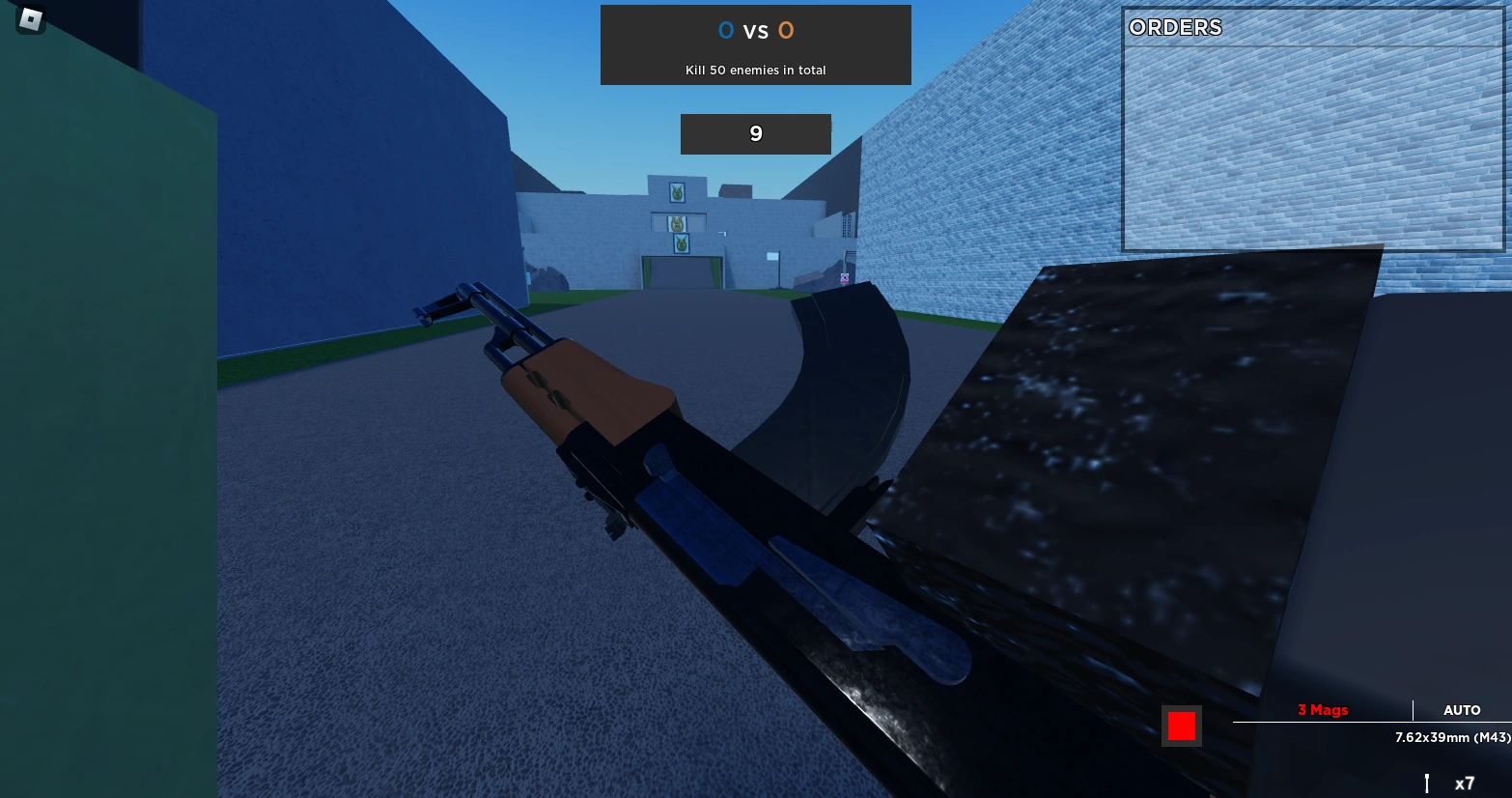Click the white Roblox diamond logo
1512x798 pixels.
tap(29, 20)
